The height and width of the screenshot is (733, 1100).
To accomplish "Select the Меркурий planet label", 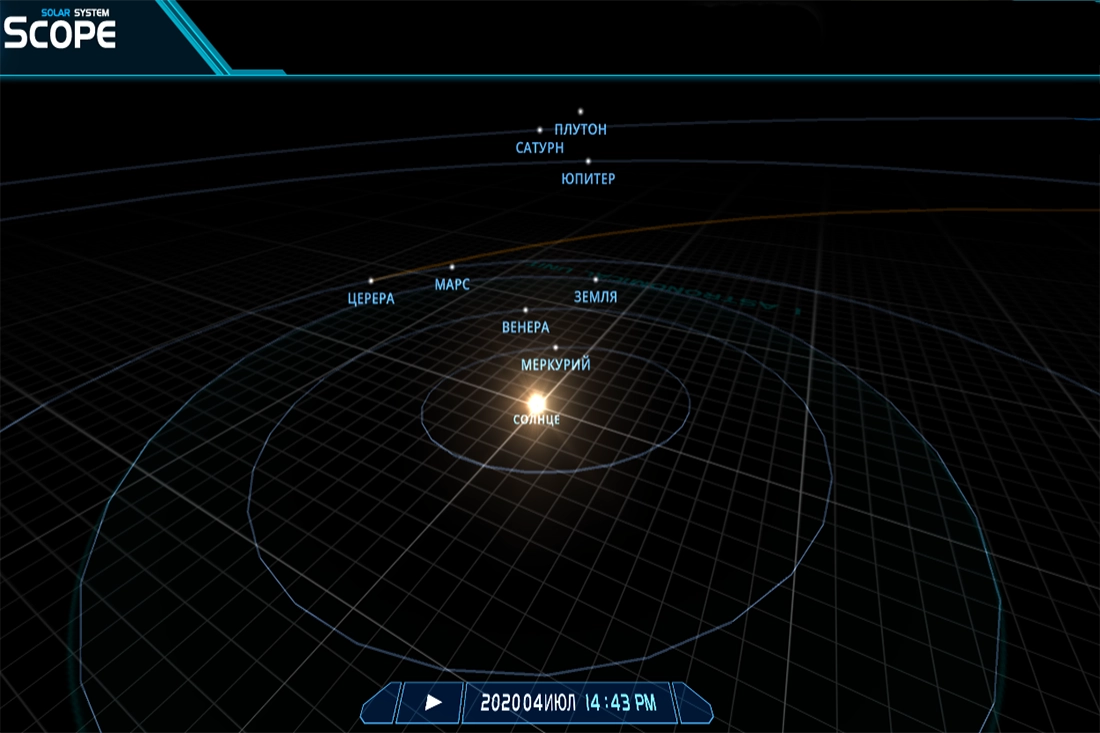I will 556,365.
